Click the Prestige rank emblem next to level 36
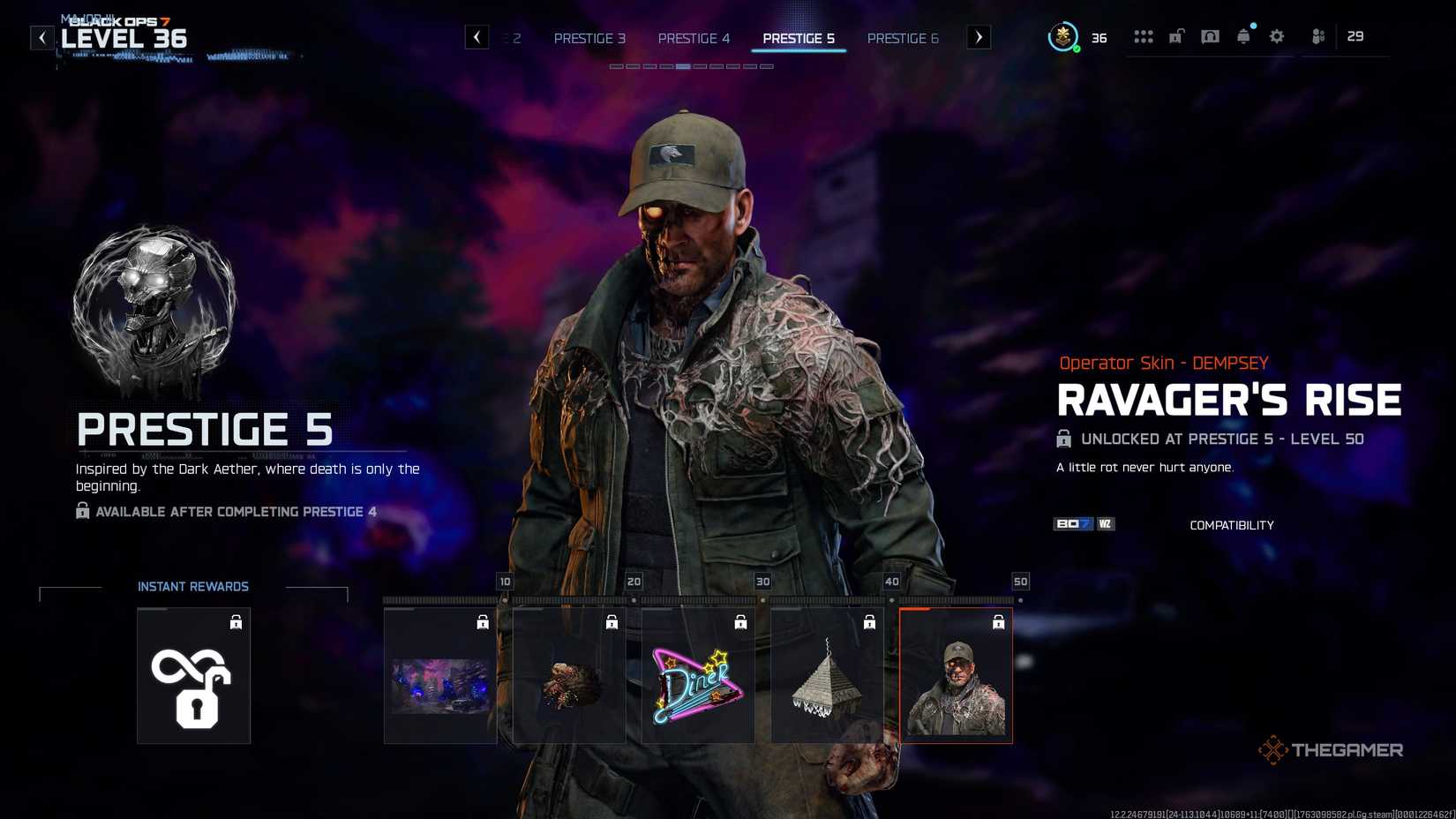The width and height of the screenshot is (1456, 819). click(x=1062, y=38)
